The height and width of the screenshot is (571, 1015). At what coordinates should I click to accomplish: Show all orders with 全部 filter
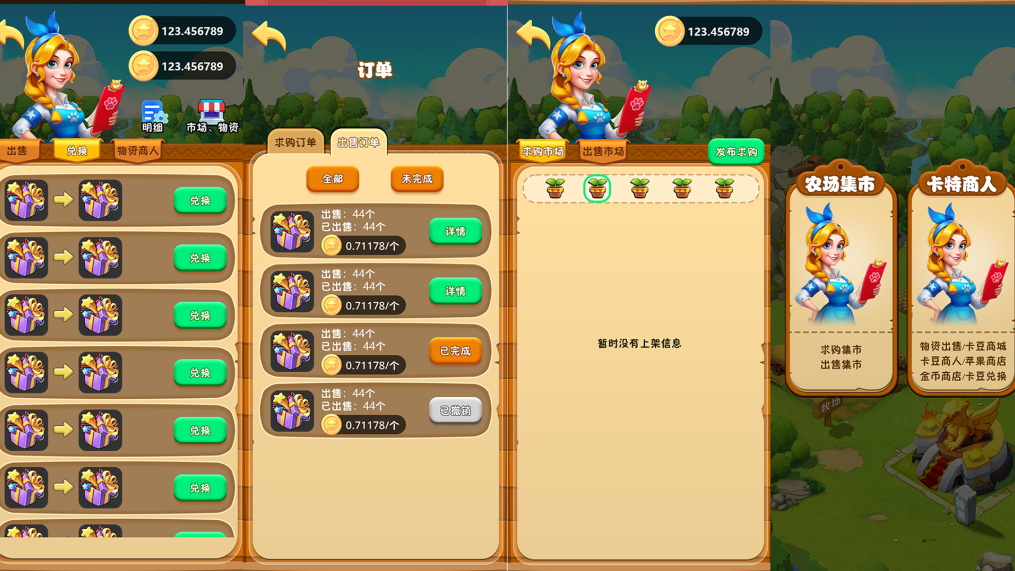332,179
